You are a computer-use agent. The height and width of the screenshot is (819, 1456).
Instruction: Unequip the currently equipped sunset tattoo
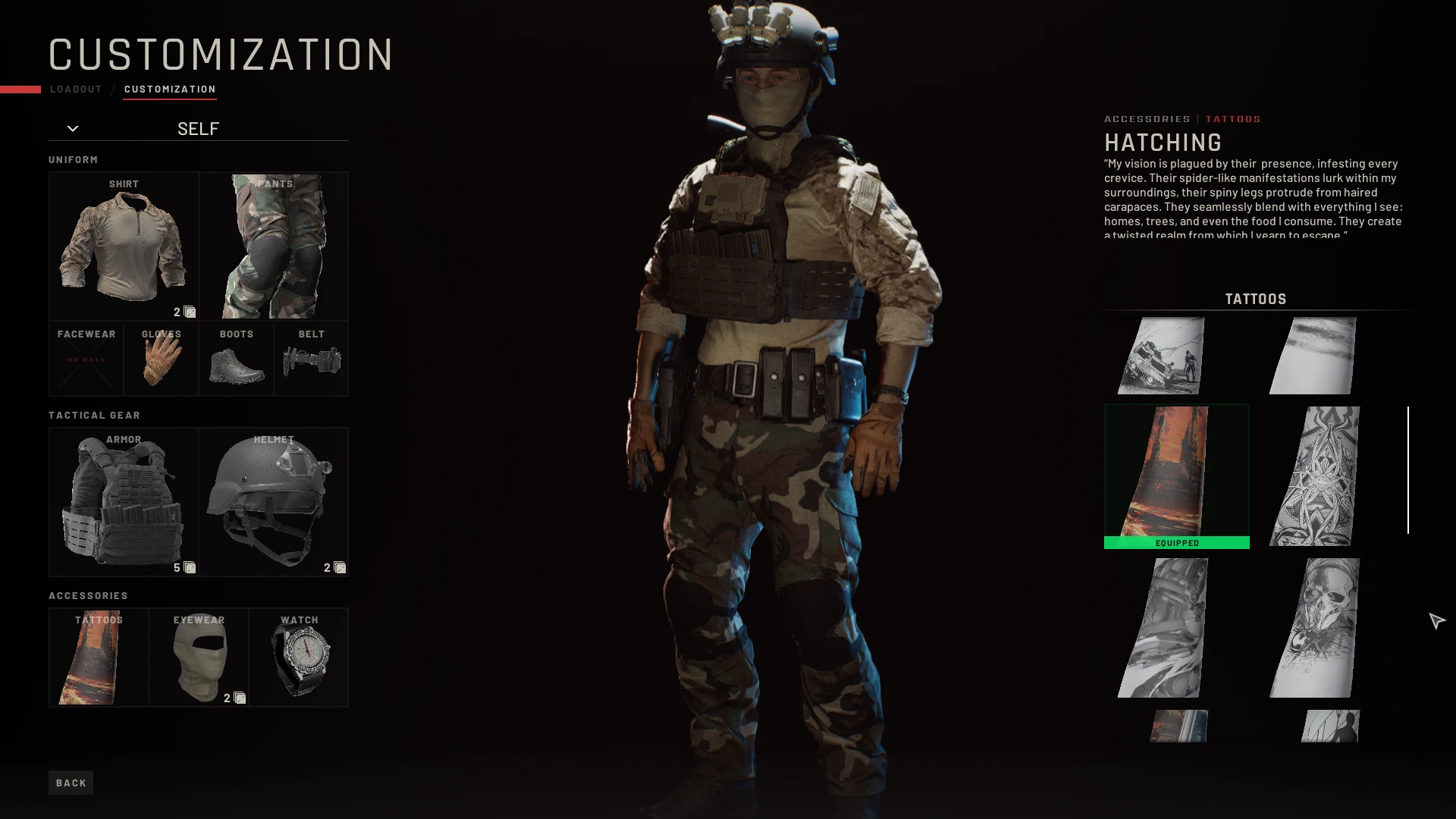[x=1176, y=470]
